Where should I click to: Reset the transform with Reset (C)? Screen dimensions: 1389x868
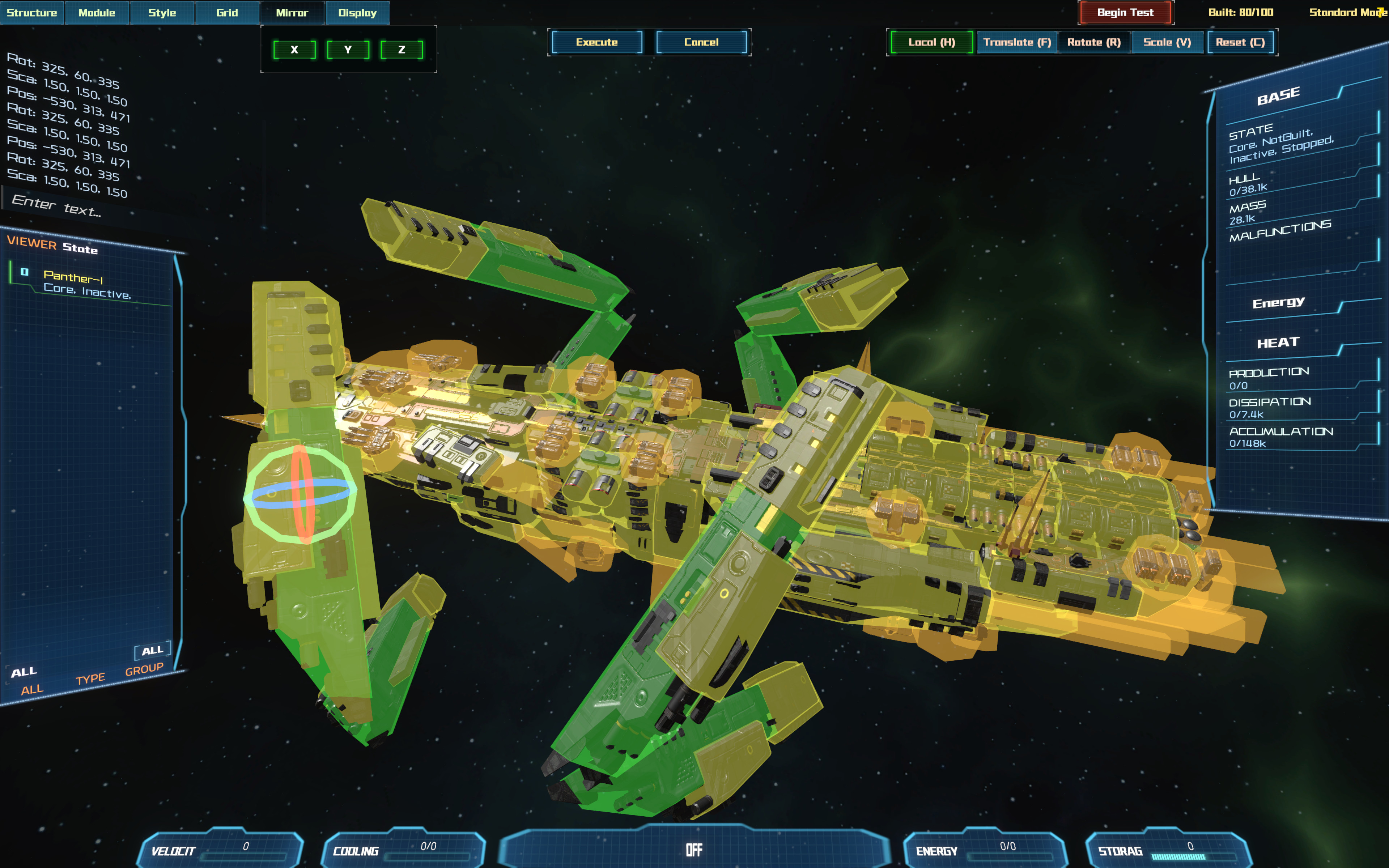click(1240, 42)
